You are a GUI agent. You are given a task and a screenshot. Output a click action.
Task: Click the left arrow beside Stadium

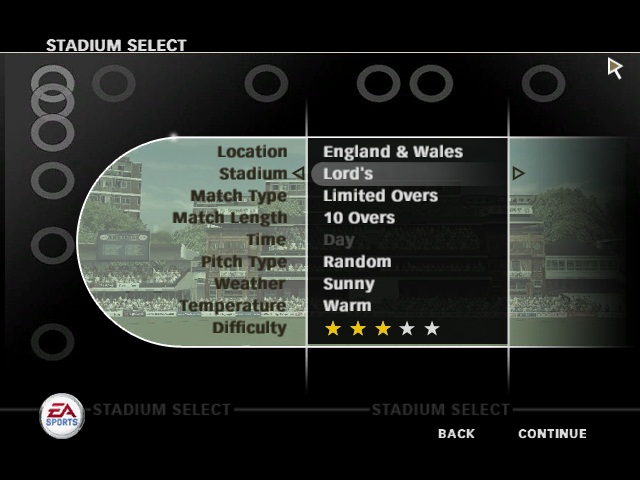(x=297, y=174)
